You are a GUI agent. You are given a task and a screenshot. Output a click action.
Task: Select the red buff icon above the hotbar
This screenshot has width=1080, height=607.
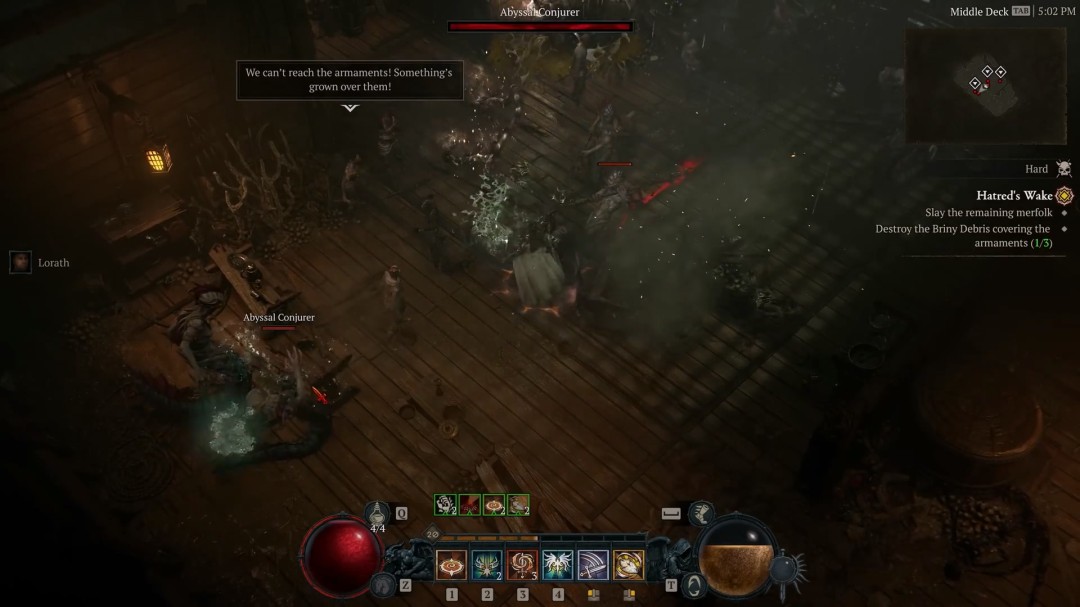tap(469, 505)
